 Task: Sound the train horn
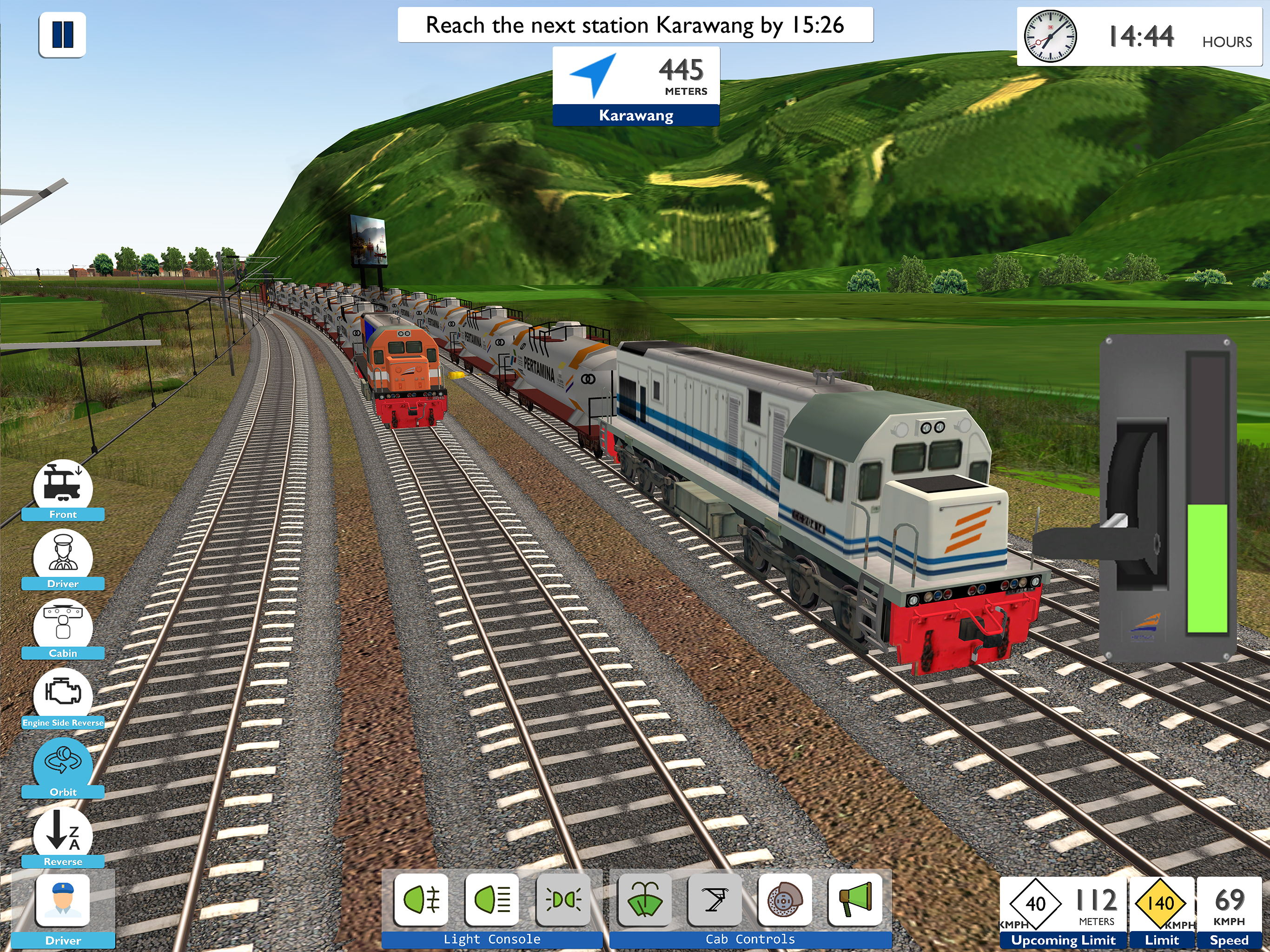coord(855,899)
